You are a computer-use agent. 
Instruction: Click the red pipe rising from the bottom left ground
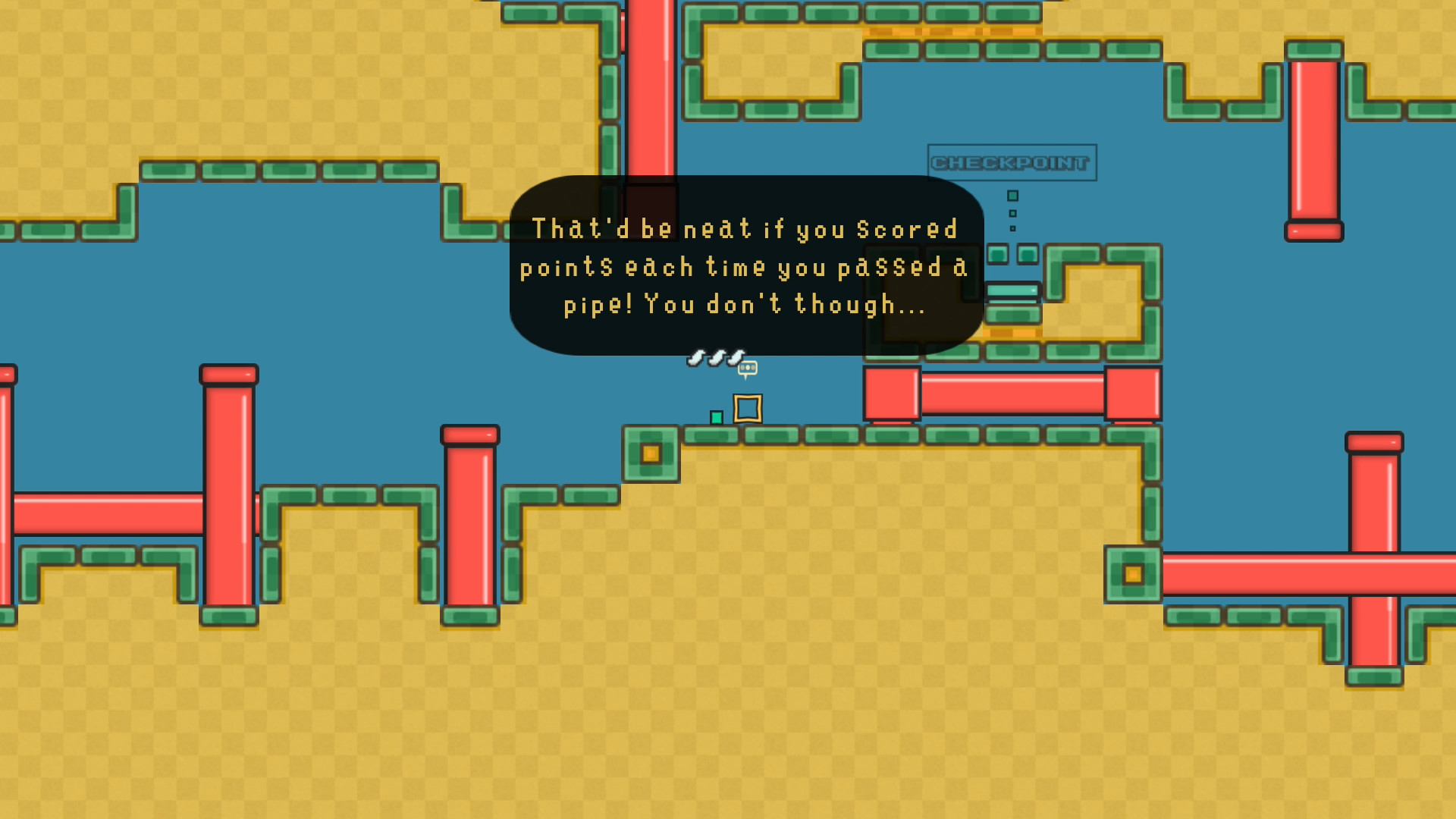click(227, 493)
